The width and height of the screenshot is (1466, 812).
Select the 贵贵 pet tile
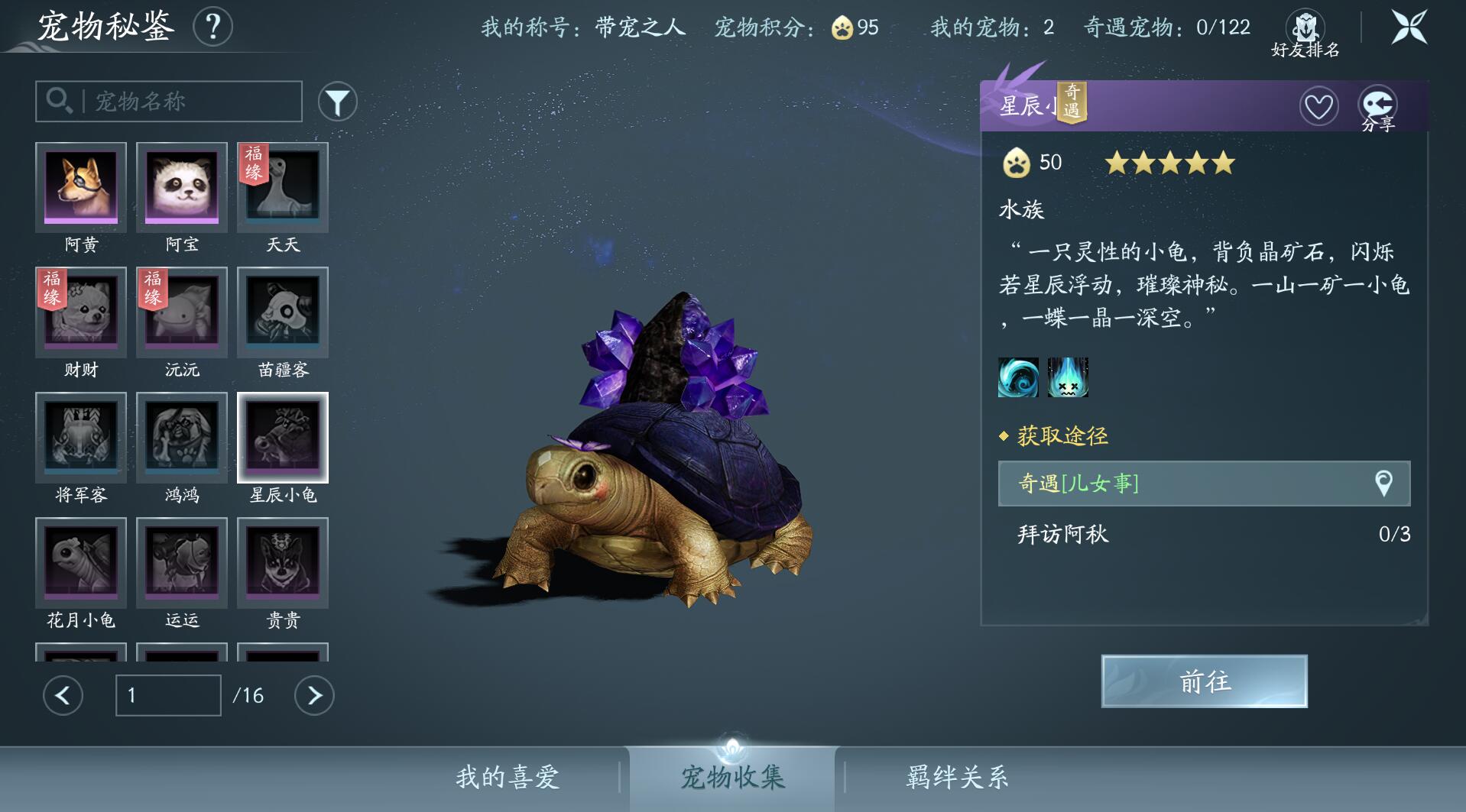coord(283,564)
